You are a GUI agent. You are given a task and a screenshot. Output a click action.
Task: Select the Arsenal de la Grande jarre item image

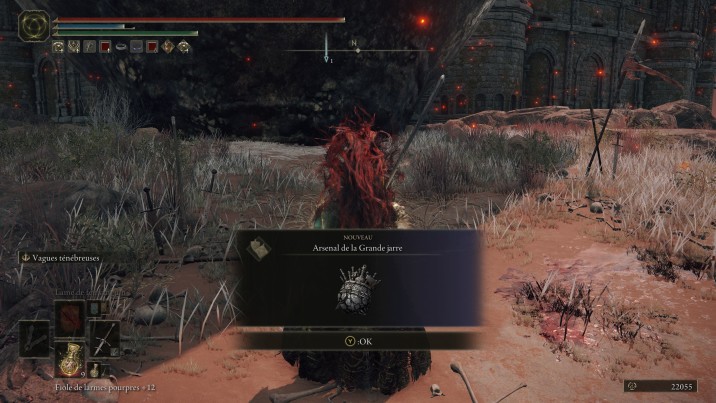[357, 290]
